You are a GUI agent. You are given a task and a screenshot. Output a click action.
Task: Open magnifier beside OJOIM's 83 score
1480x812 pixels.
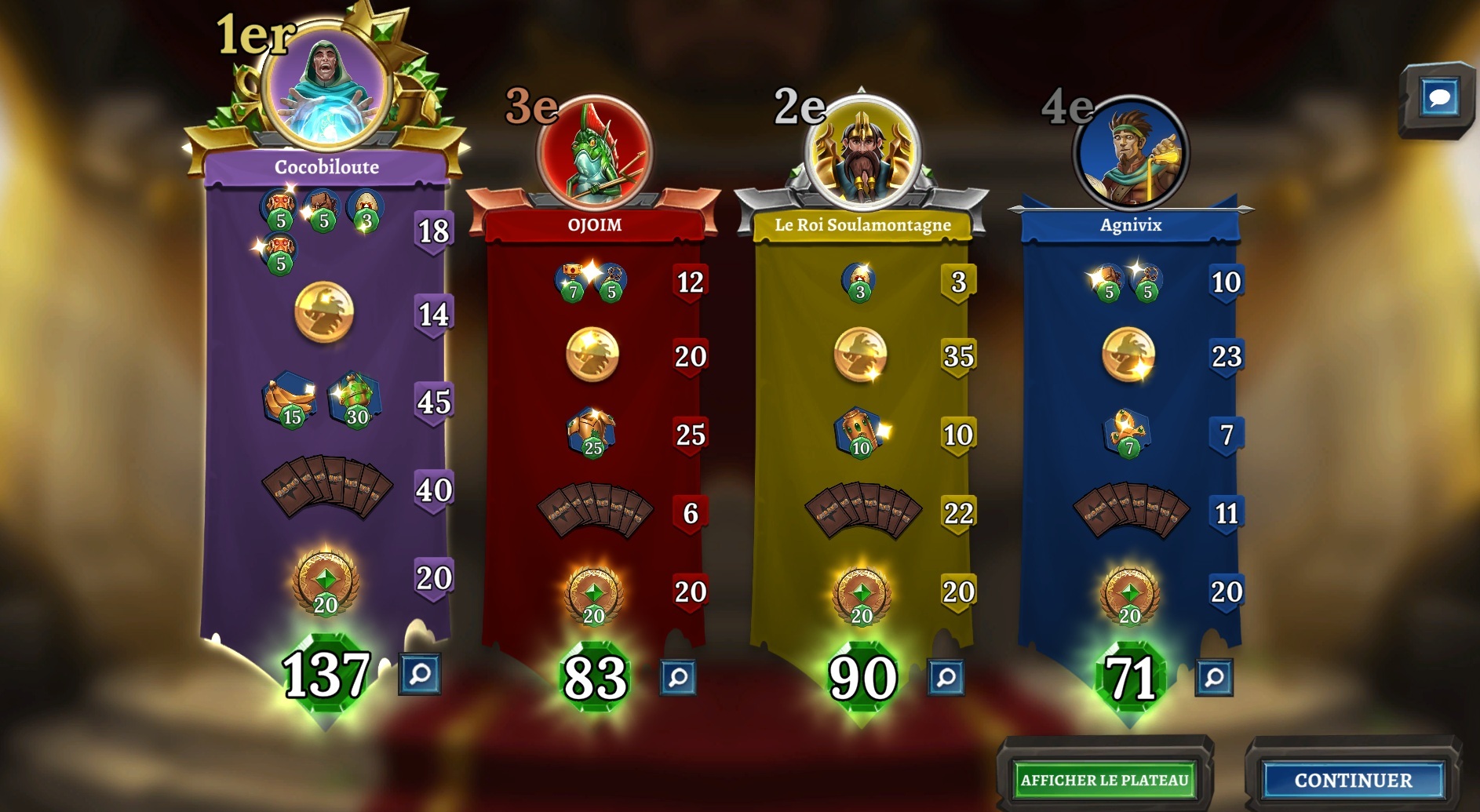(x=678, y=677)
